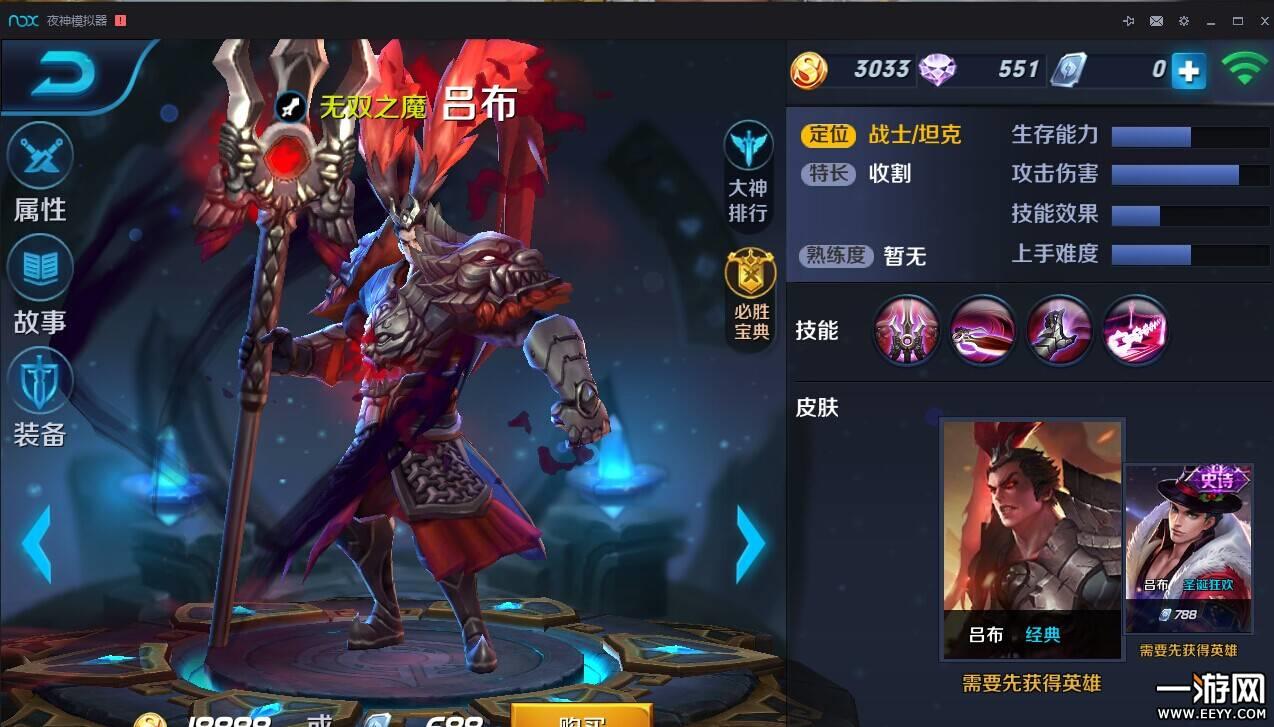Show previous hero with left arrow
The image size is (1274, 727).
coord(36,543)
